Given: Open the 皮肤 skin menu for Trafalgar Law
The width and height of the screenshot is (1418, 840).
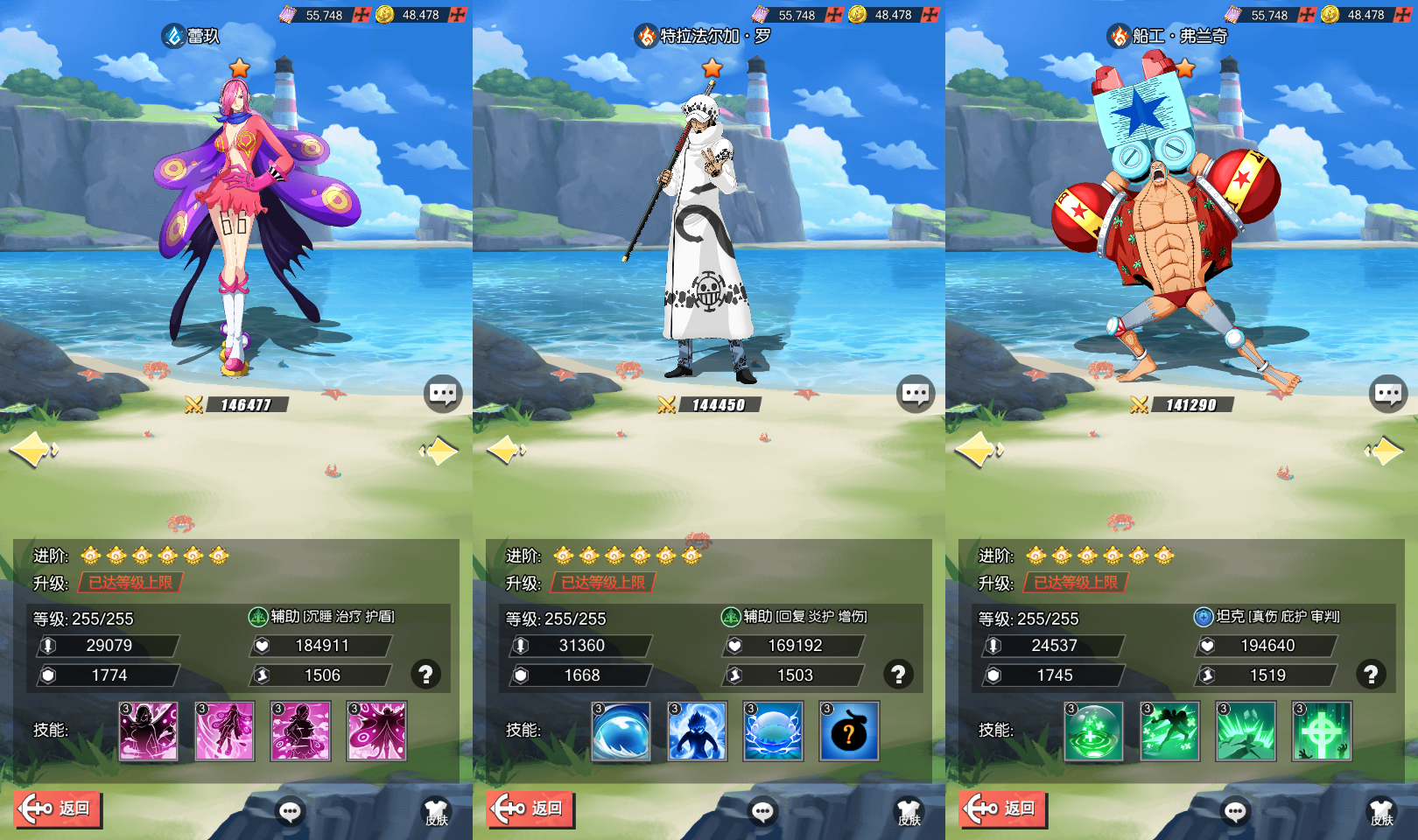Looking at the screenshot, I should pos(909,812).
